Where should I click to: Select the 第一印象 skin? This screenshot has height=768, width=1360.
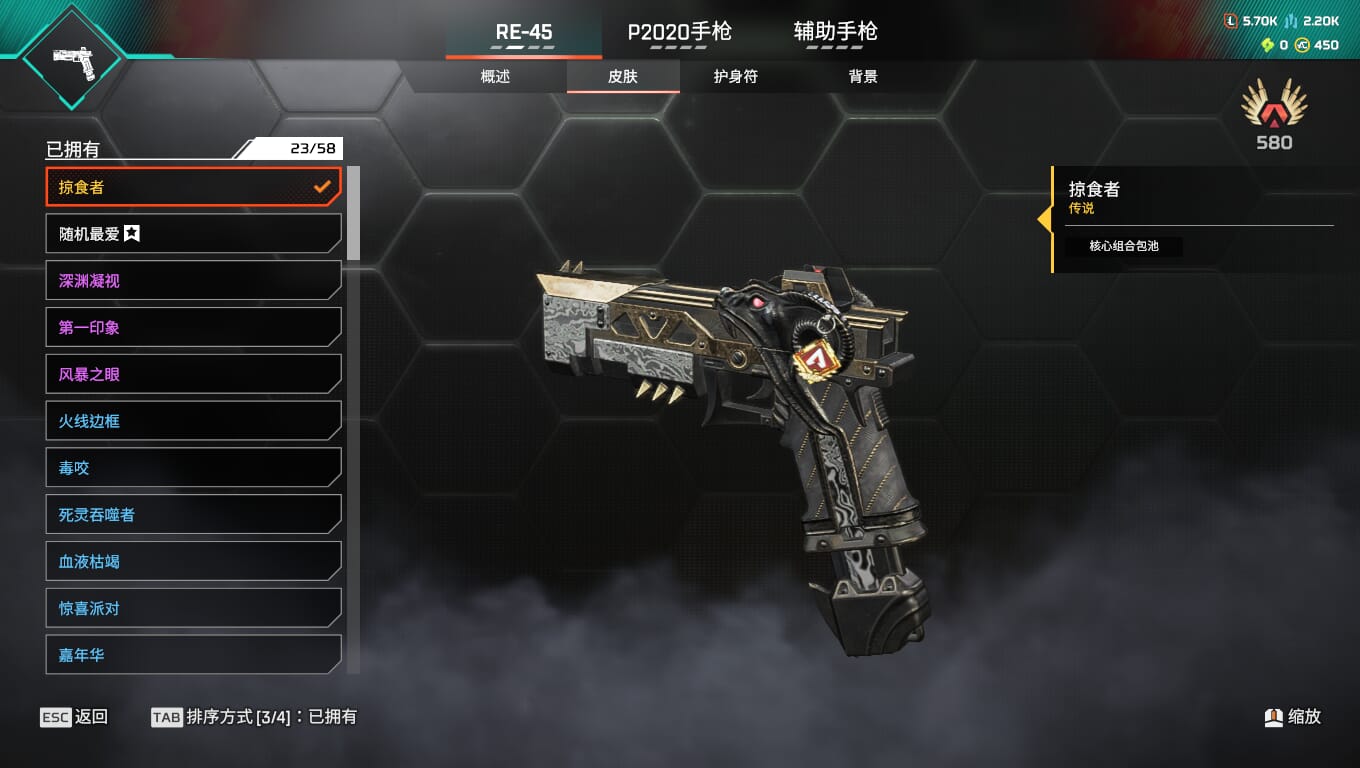pyautogui.click(x=193, y=327)
